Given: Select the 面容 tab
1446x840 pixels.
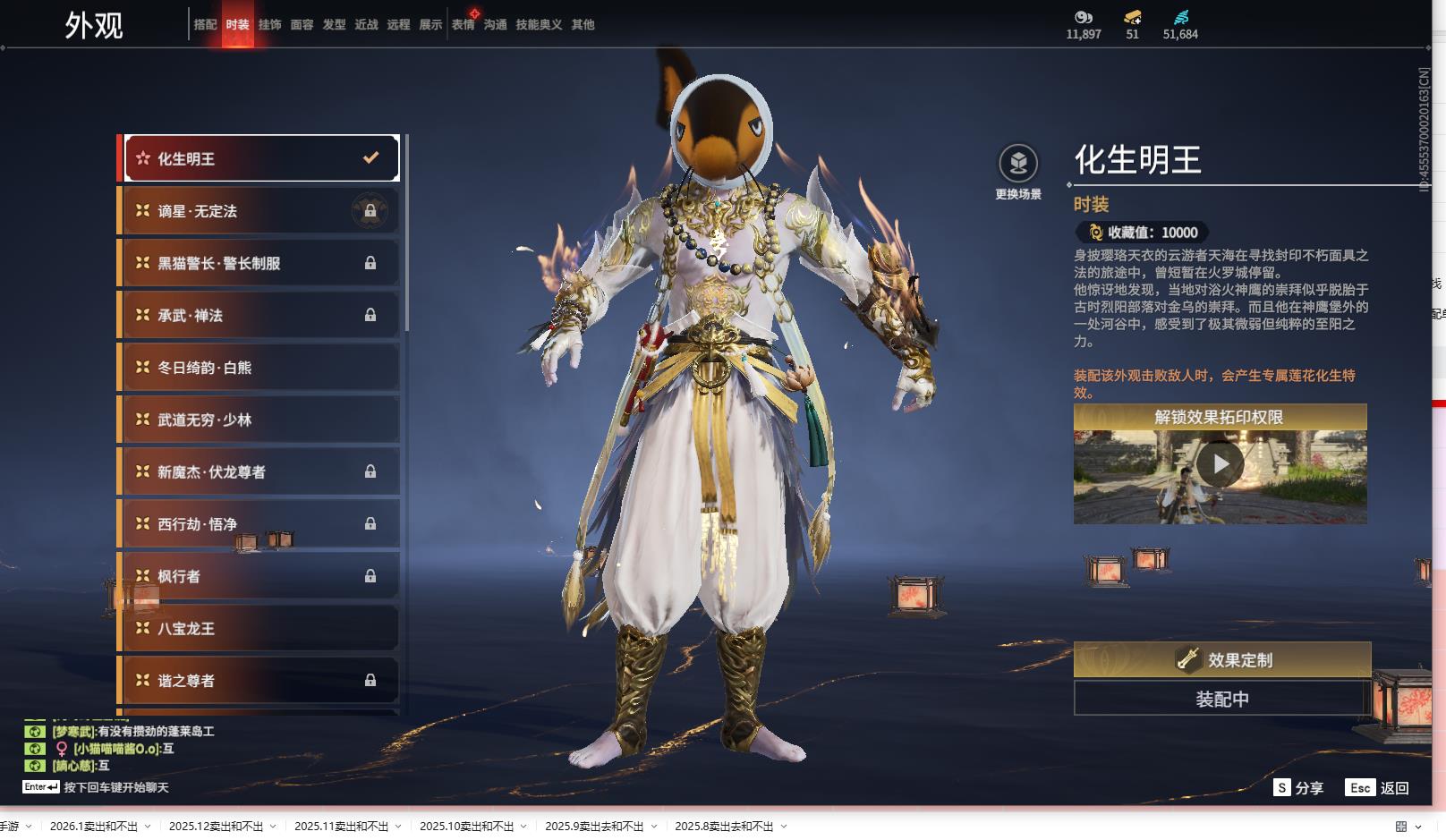Looking at the screenshot, I should pos(302,25).
